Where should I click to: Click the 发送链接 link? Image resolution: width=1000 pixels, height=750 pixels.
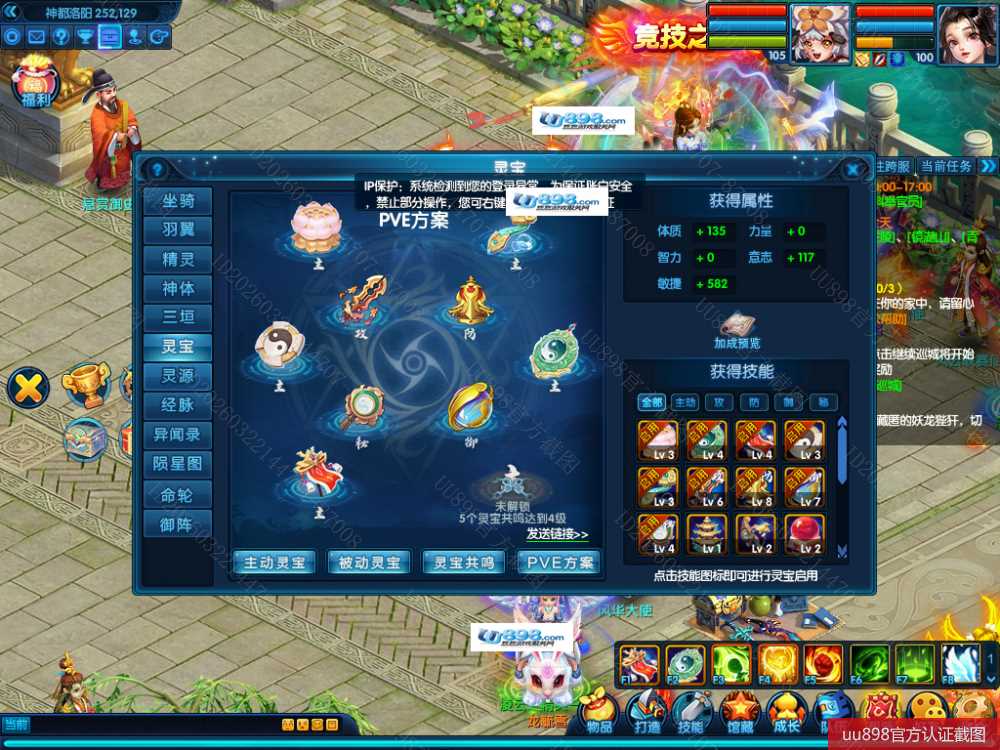click(557, 534)
